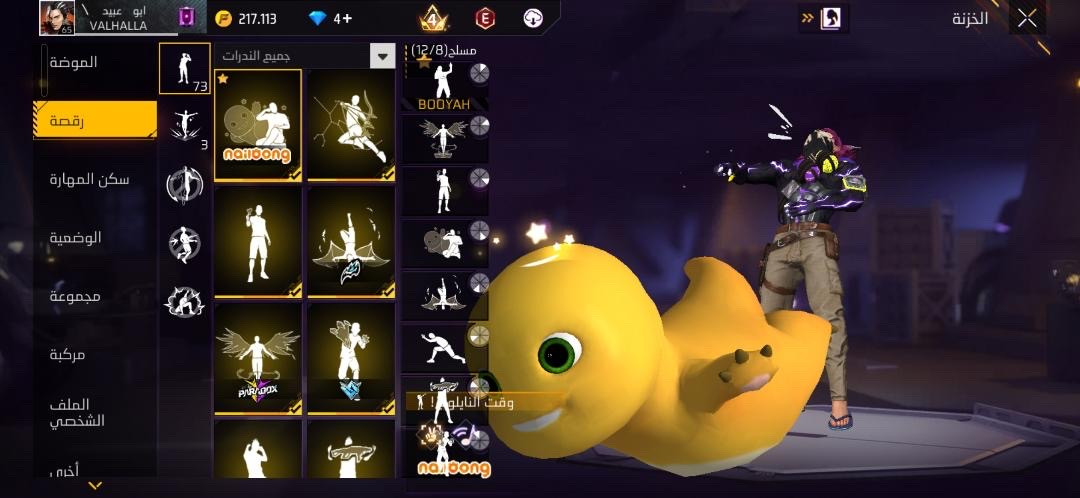Switch to the سكن المهارة tab
Image resolution: width=1080 pixels, height=498 pixels.
point(89,179)
